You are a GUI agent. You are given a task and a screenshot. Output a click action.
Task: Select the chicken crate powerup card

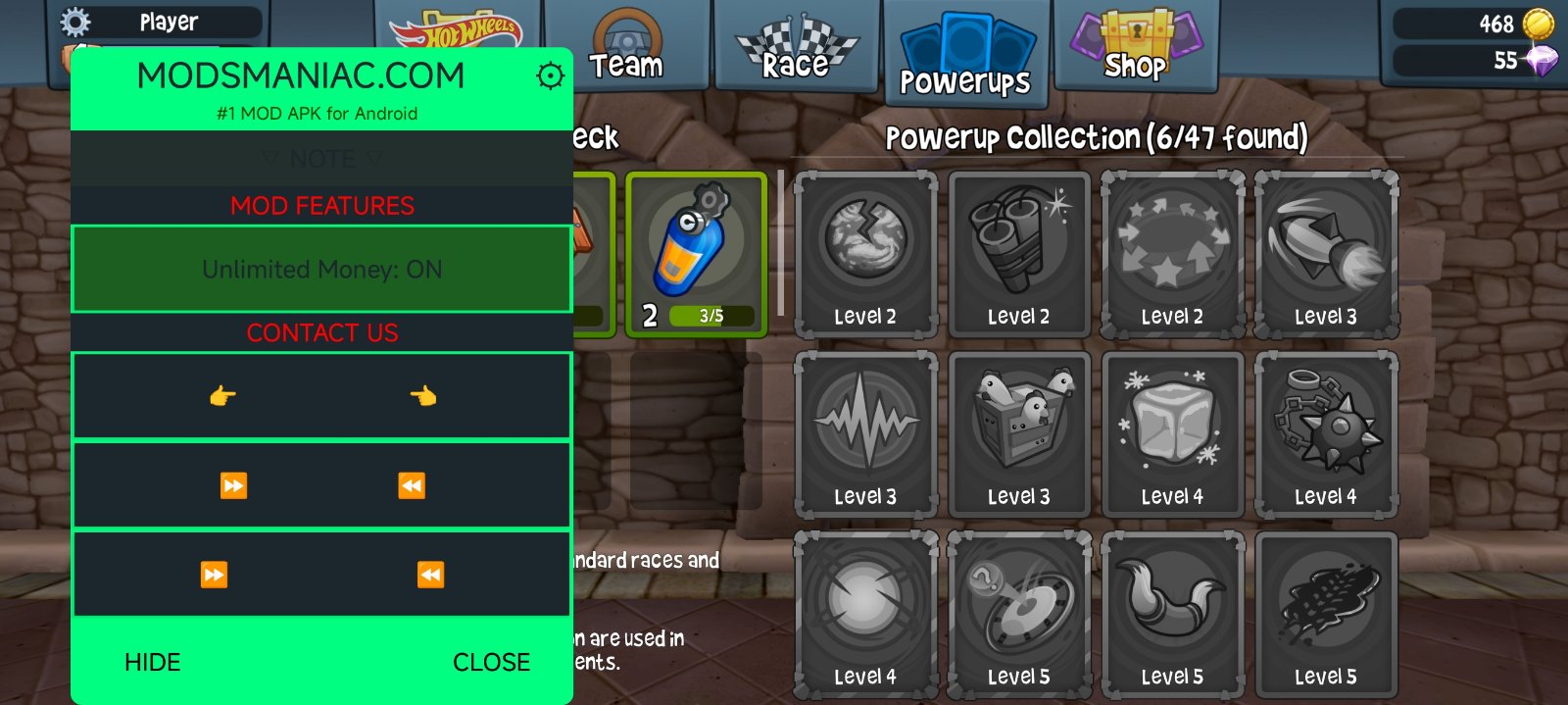[x=1018, y=432]
